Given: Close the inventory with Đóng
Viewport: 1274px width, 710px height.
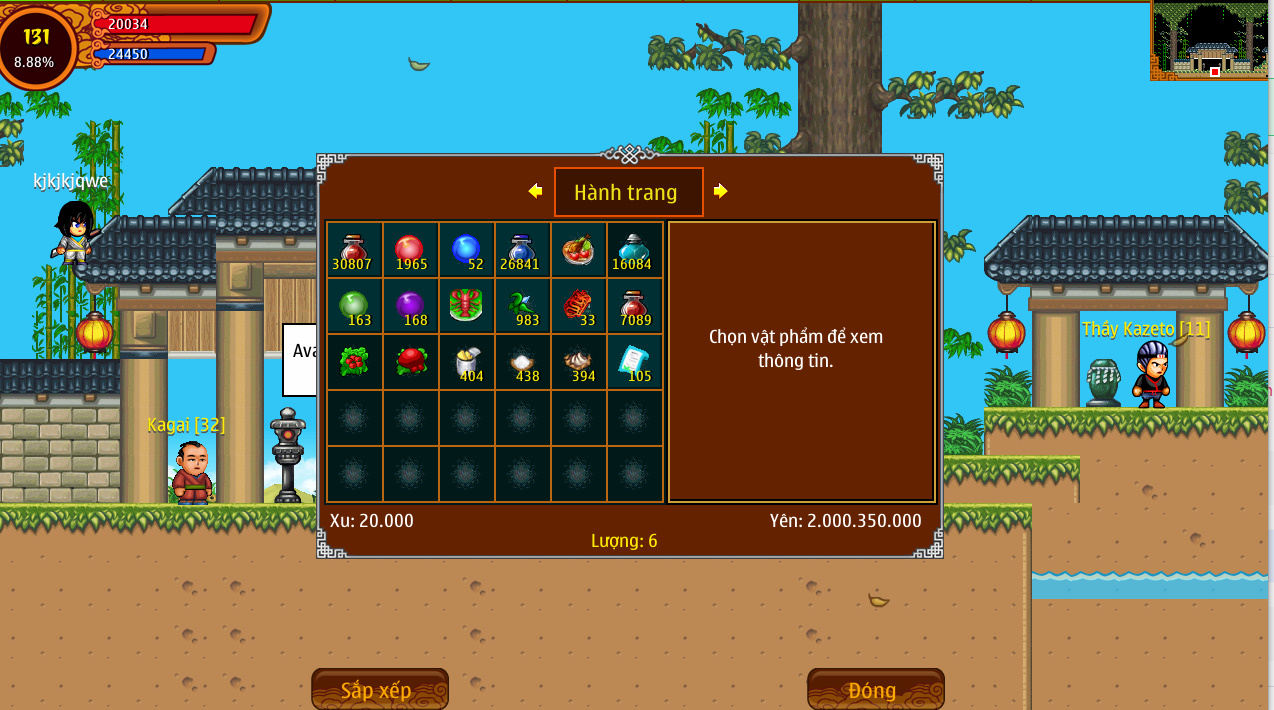Looking at the screenshot, I should (x=875, y=690).
